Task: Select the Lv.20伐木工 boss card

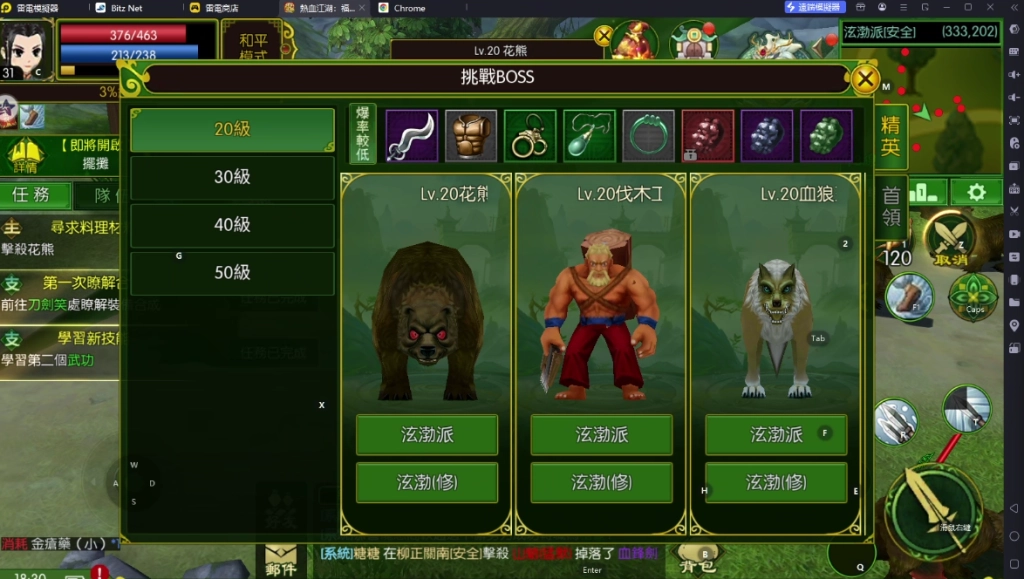Action: tap(601, 300)
